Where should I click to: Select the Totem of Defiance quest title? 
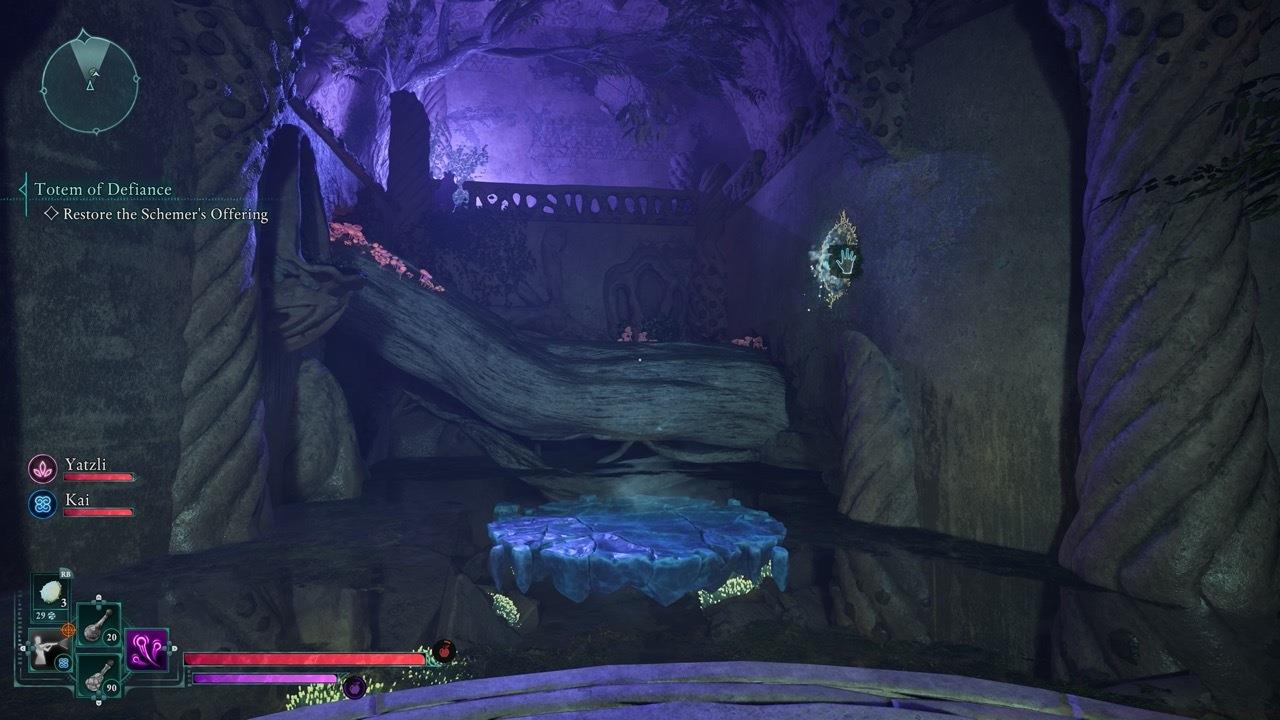[103, 189]
